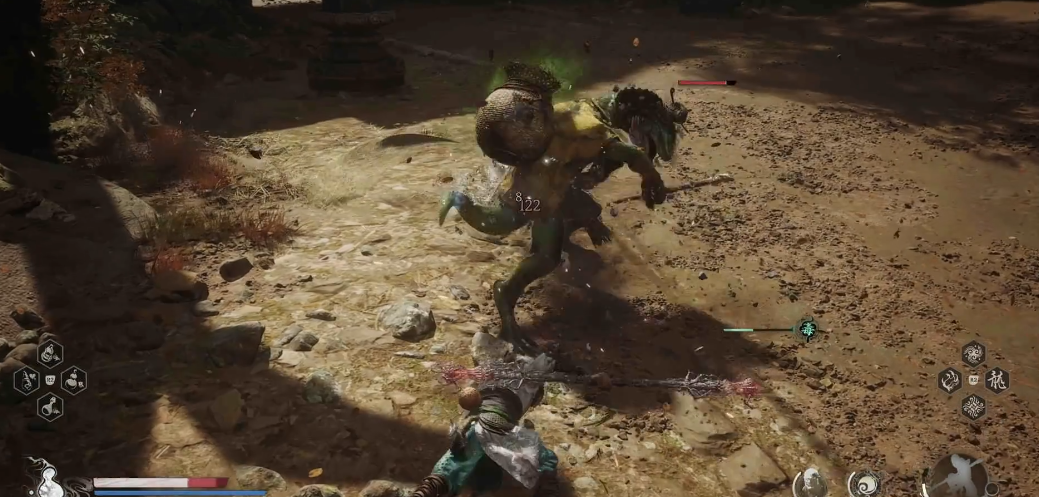Use the heart bottle quick item
Image resolution: width=1039 pixels, height=497 pixels.
(26, 379)
